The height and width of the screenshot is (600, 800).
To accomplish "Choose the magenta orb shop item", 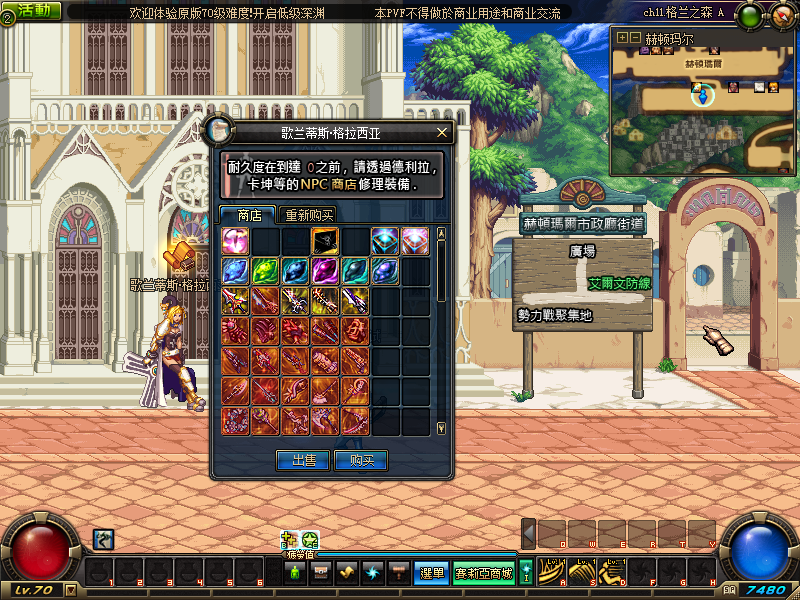I will pos(325,271).
